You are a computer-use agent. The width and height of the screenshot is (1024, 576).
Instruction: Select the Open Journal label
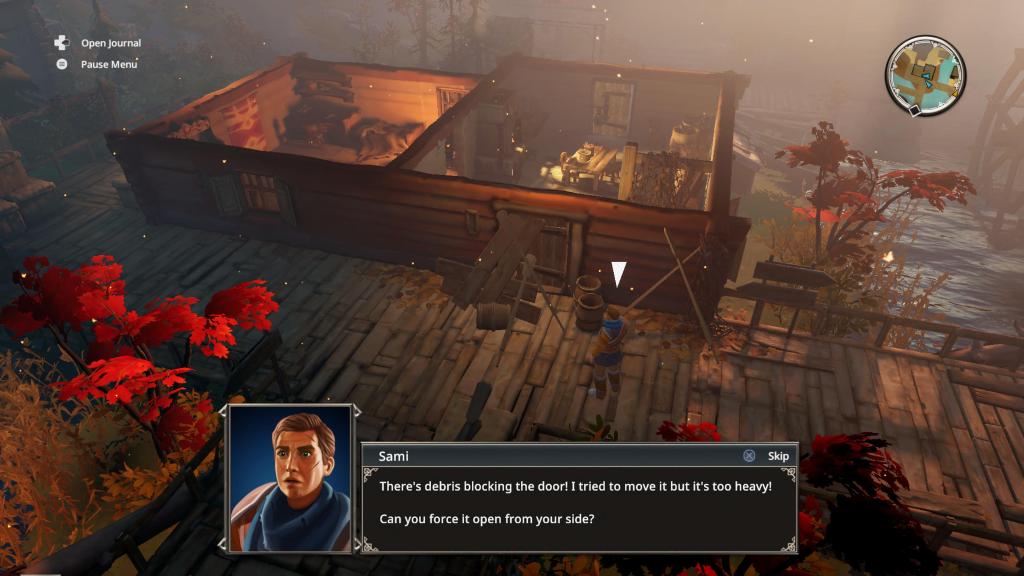click(110, 43)
